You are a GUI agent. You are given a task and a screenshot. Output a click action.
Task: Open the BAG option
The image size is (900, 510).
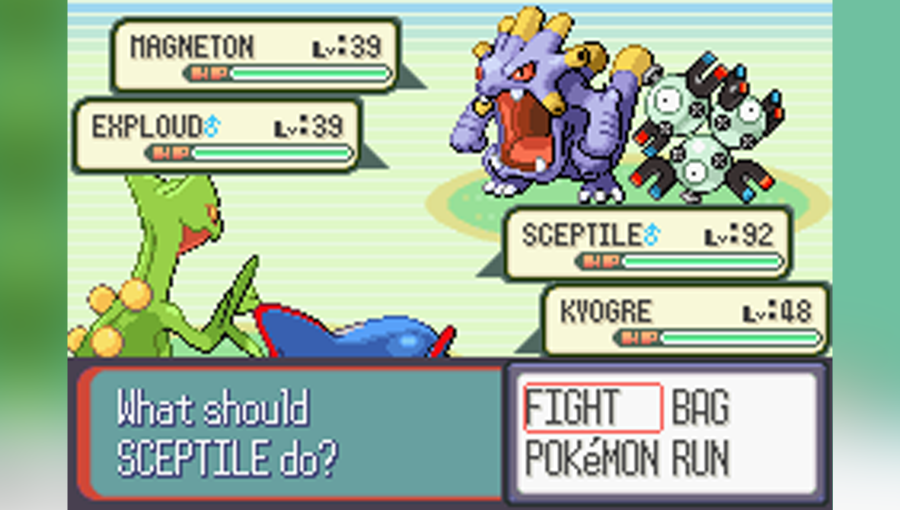point(700,408)
